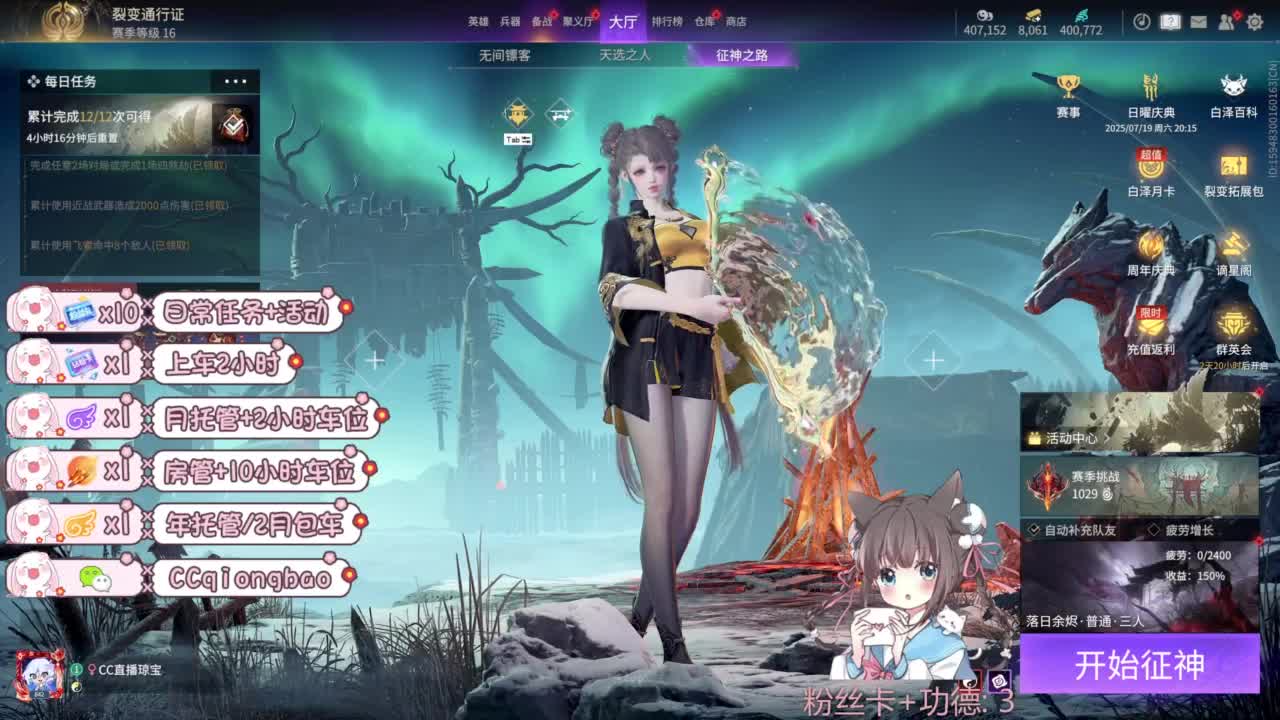Open the help book panel
Viewport: 1280px width, 720px height.
[1169, 20]
